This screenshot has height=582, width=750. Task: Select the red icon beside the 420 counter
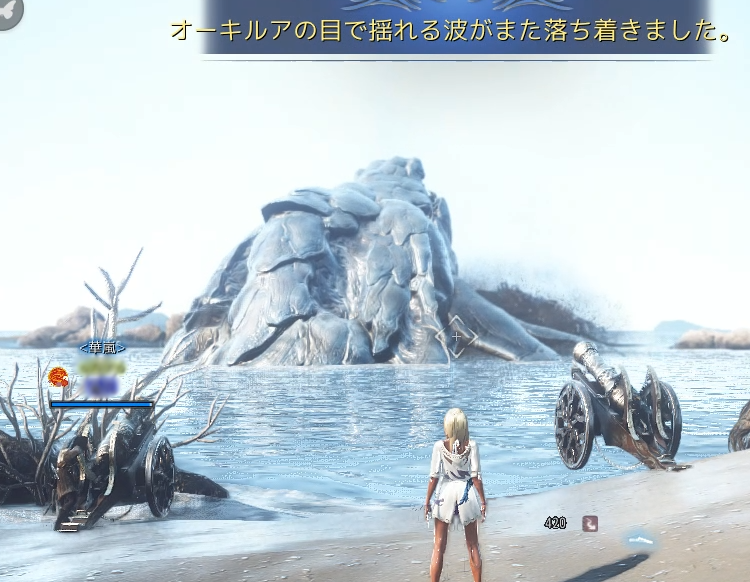point(590,522)
